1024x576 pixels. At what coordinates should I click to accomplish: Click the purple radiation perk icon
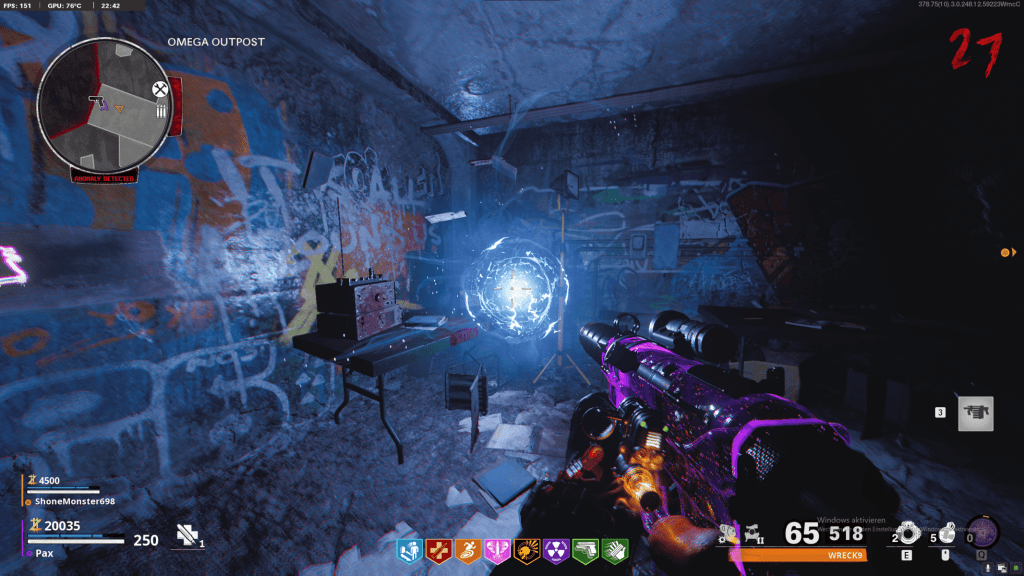coord(556,549)
